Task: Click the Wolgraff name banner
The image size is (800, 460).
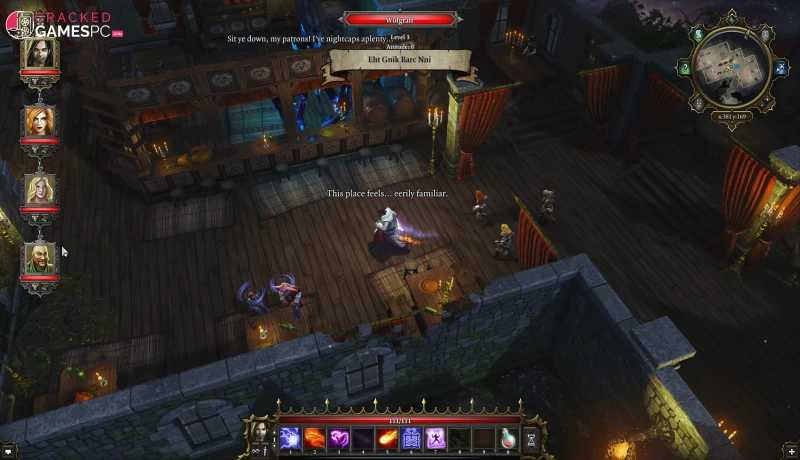Action: tap(400, 18)
